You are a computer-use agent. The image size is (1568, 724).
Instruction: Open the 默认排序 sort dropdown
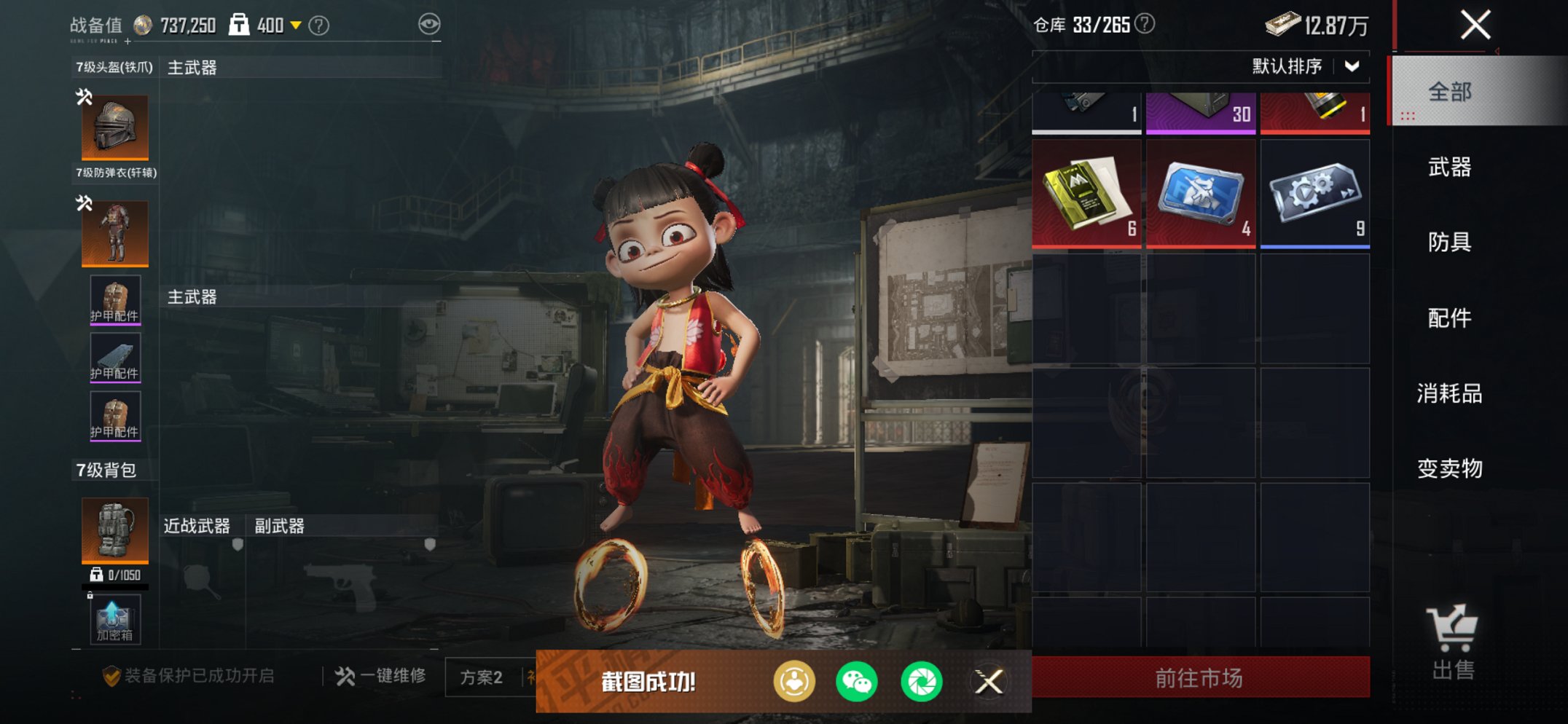point(1304,66)
